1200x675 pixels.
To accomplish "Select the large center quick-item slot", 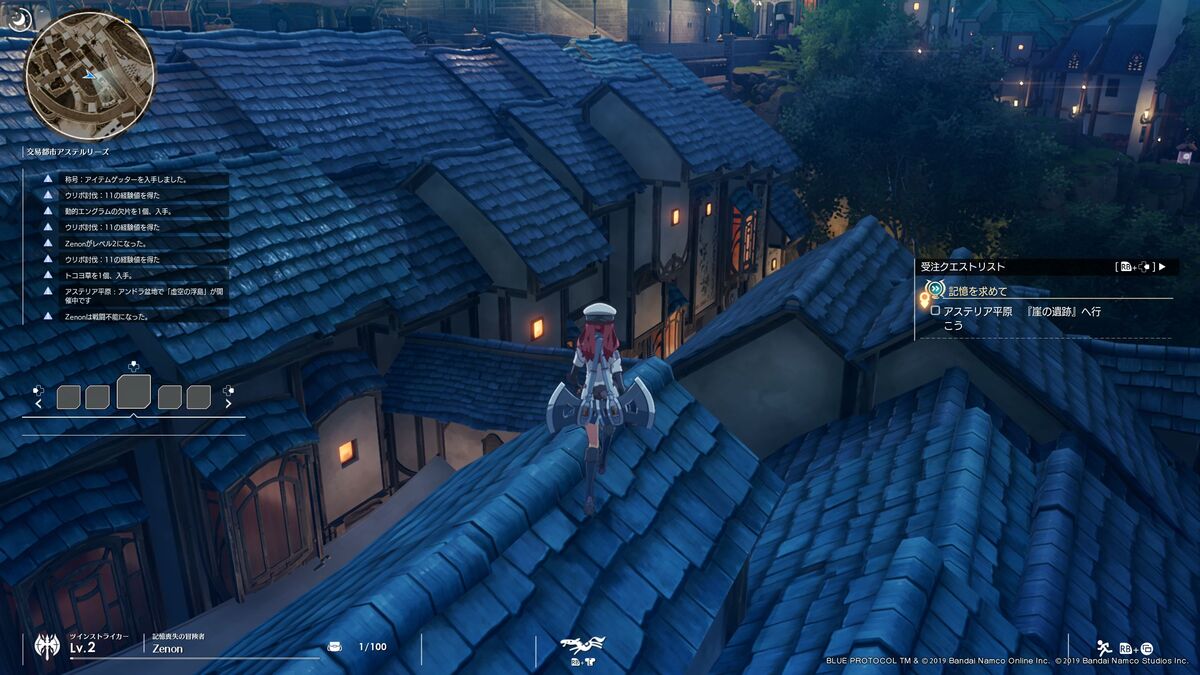I will click(x=133, y=392).
